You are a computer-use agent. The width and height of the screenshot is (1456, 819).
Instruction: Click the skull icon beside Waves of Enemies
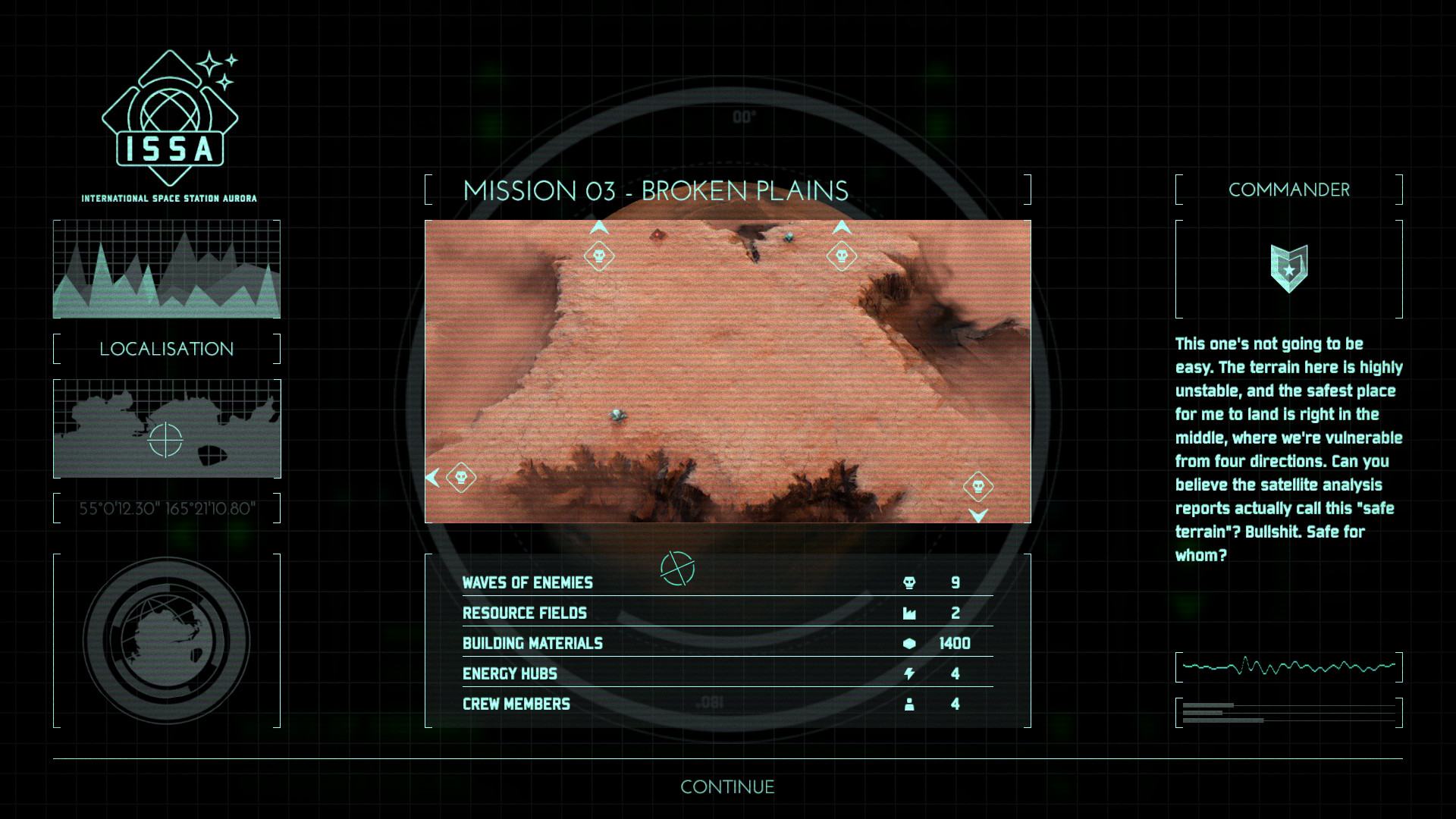pyautogui.click(x=909, y=582)
